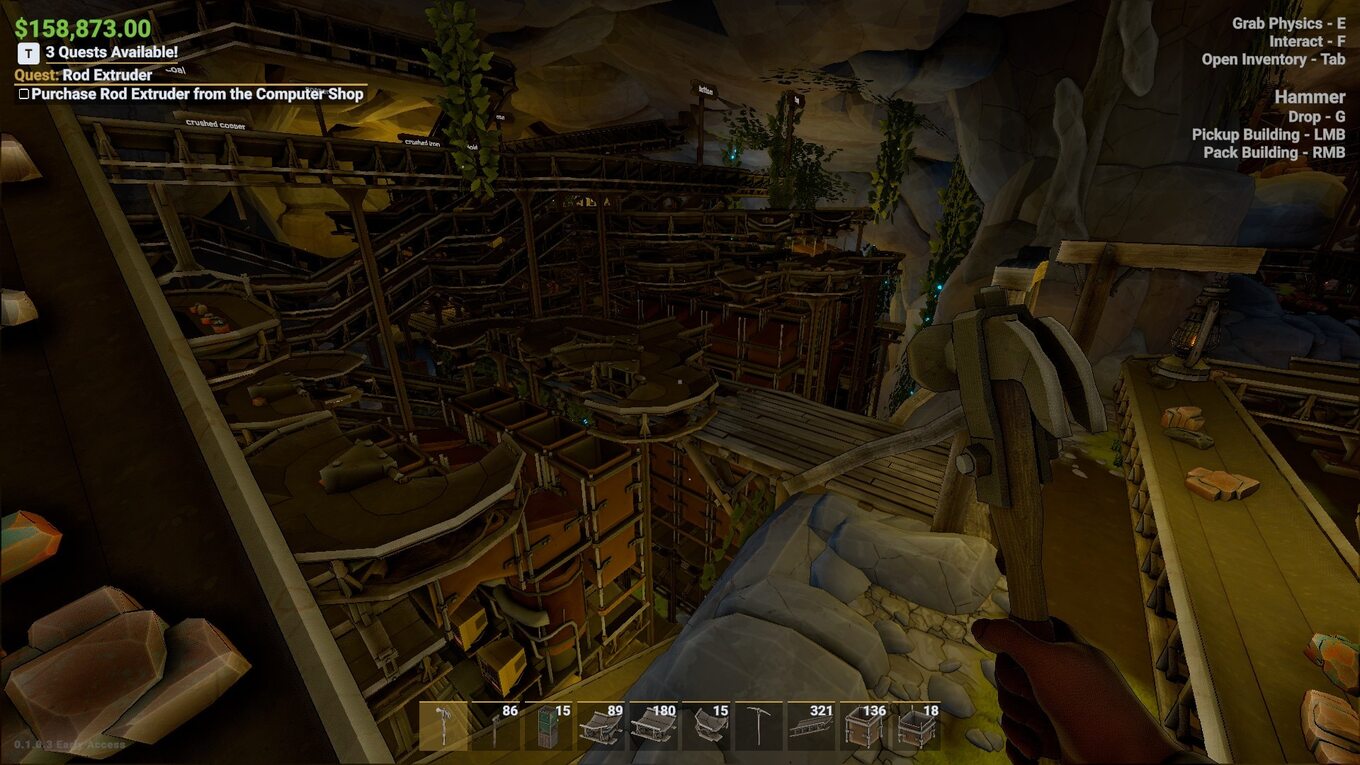Equip the pickaxe from the hotbar
The width and height of the screenshot is (1360, 765).
click(758, 726)
